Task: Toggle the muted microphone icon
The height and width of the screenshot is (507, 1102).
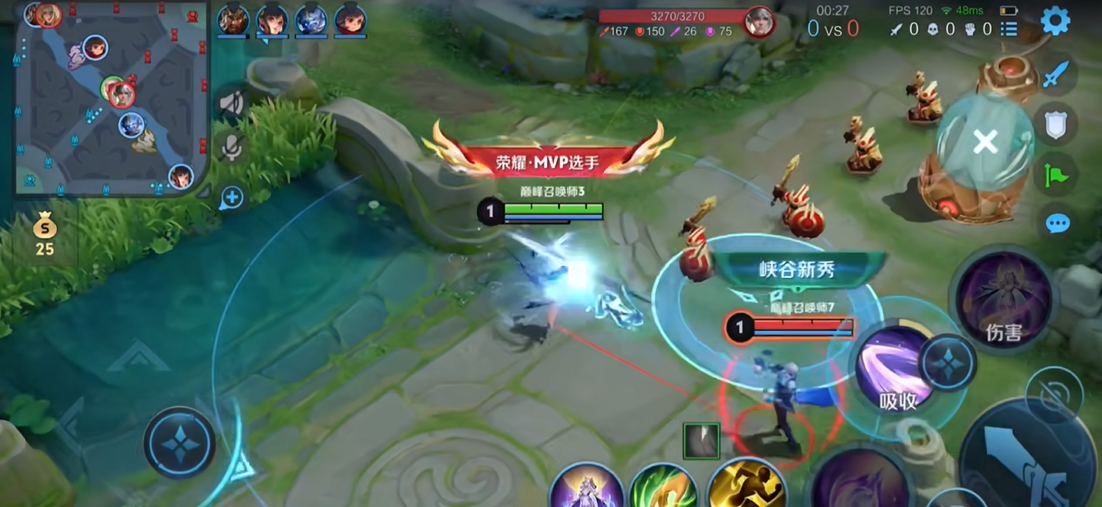Action: point(231,149)
